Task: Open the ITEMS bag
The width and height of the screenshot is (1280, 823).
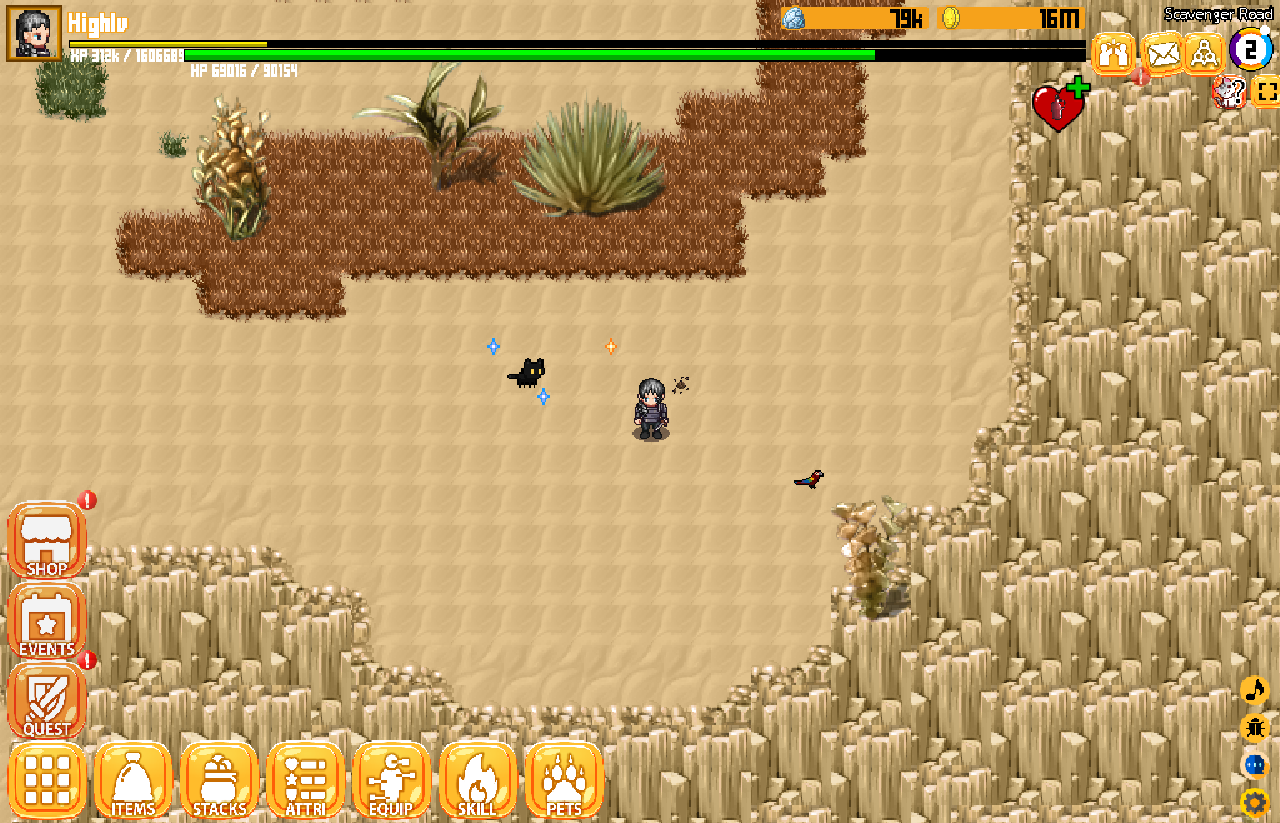Action: [x=133, y=780]
